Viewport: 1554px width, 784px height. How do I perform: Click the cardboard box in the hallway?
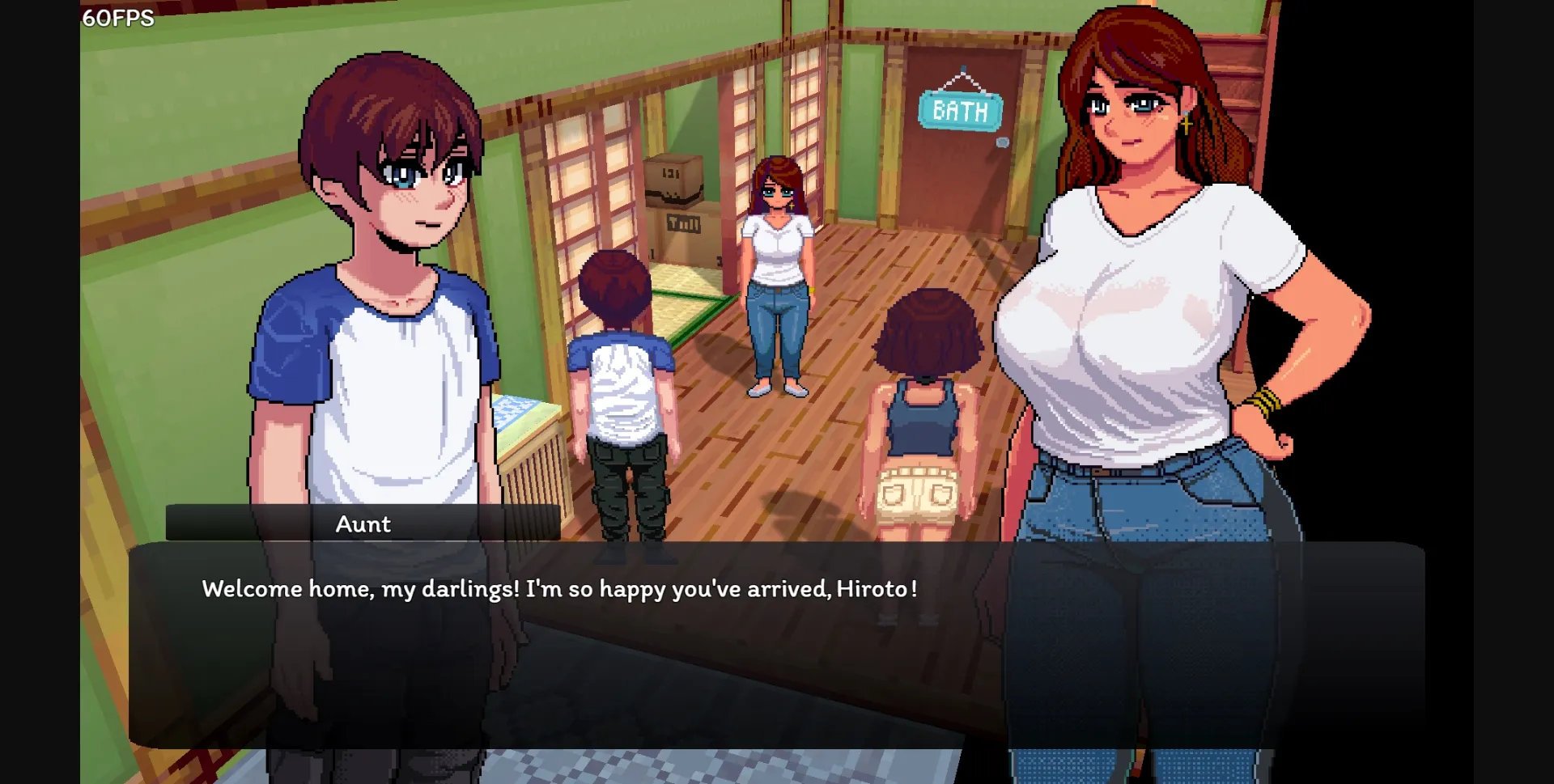(x=673, y=180)
